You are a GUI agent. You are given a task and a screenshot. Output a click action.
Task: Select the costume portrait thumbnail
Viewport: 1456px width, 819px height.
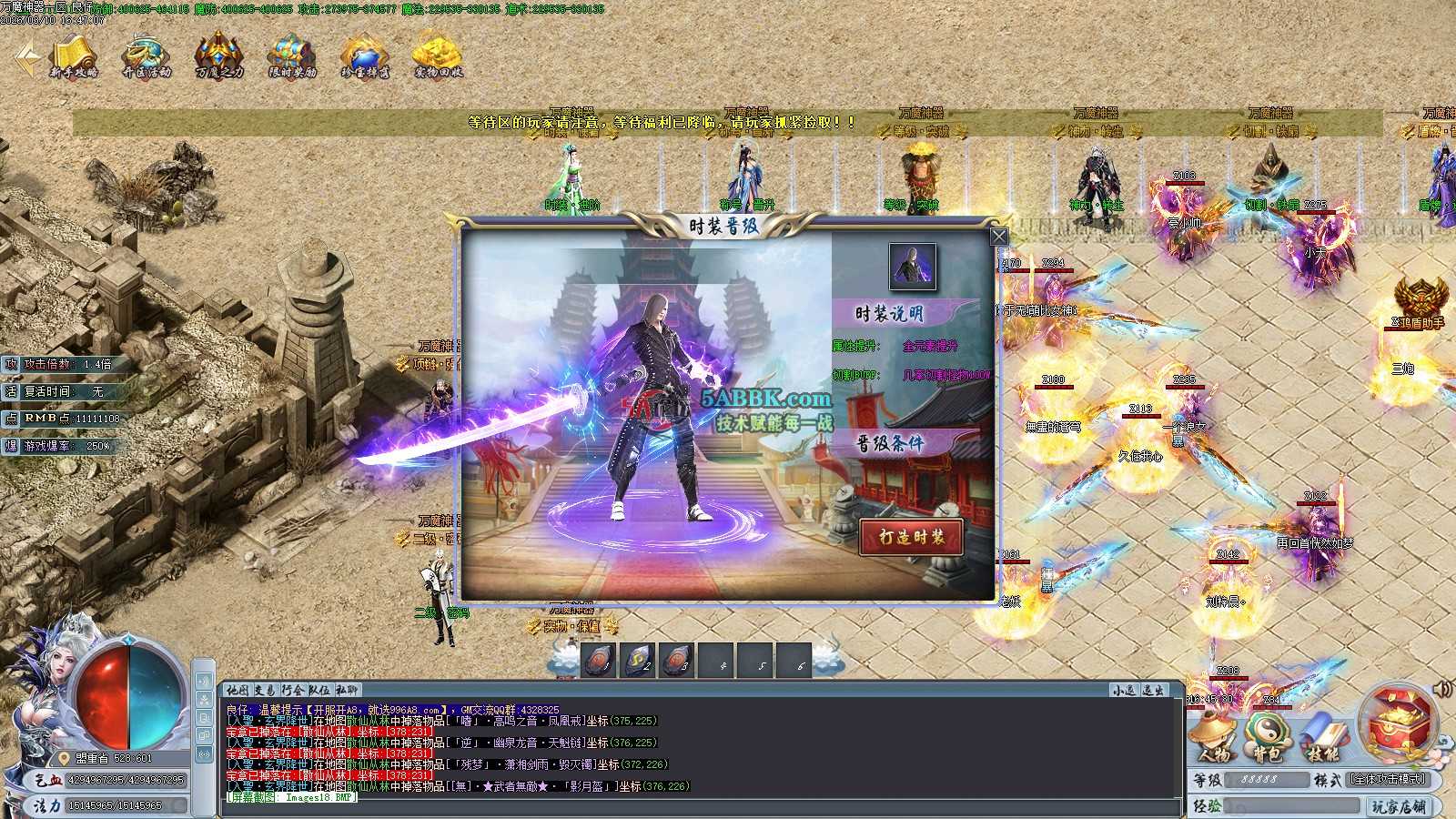(x=912, y=267)
